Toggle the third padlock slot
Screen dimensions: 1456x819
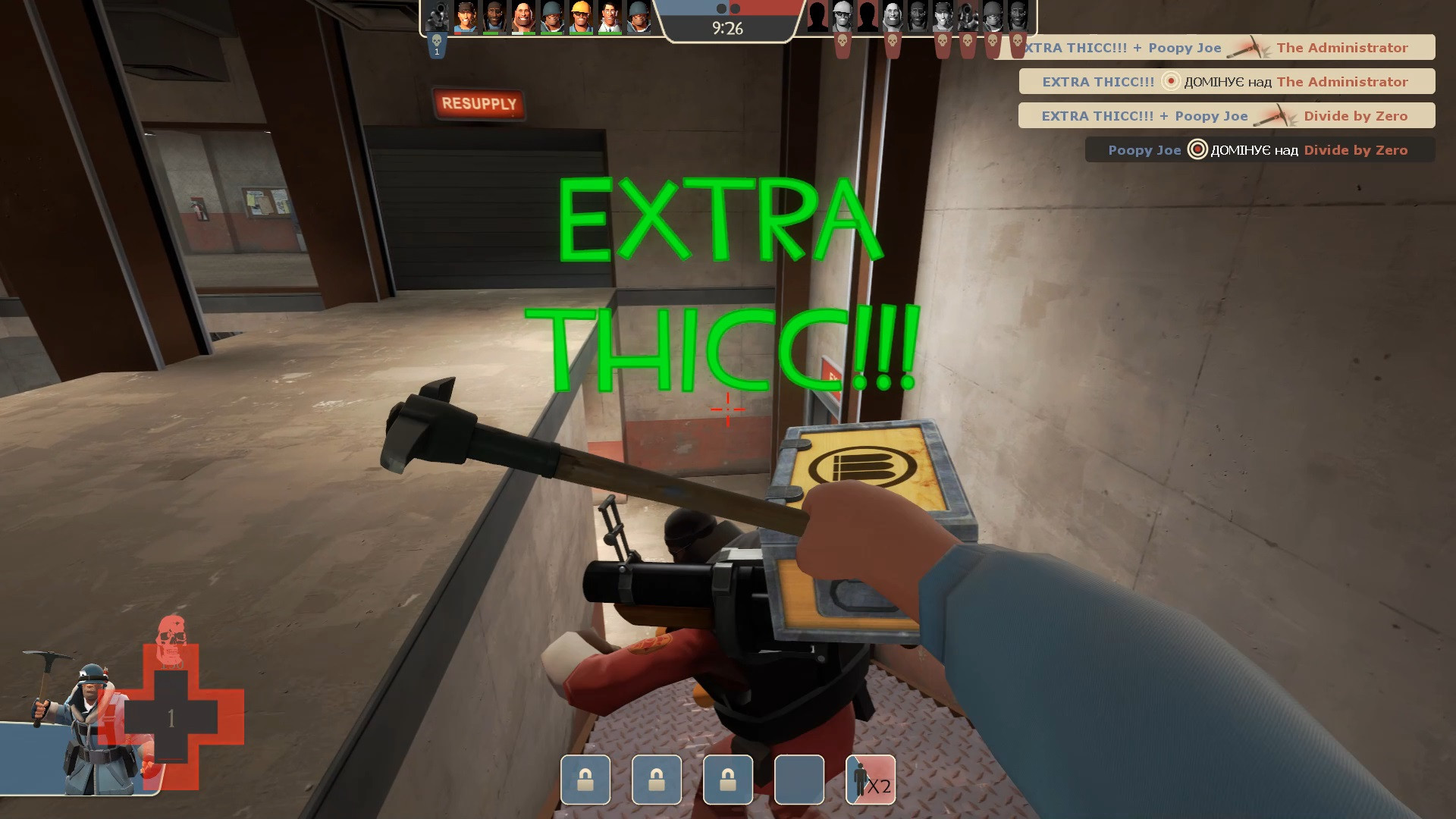pos(728,780)
